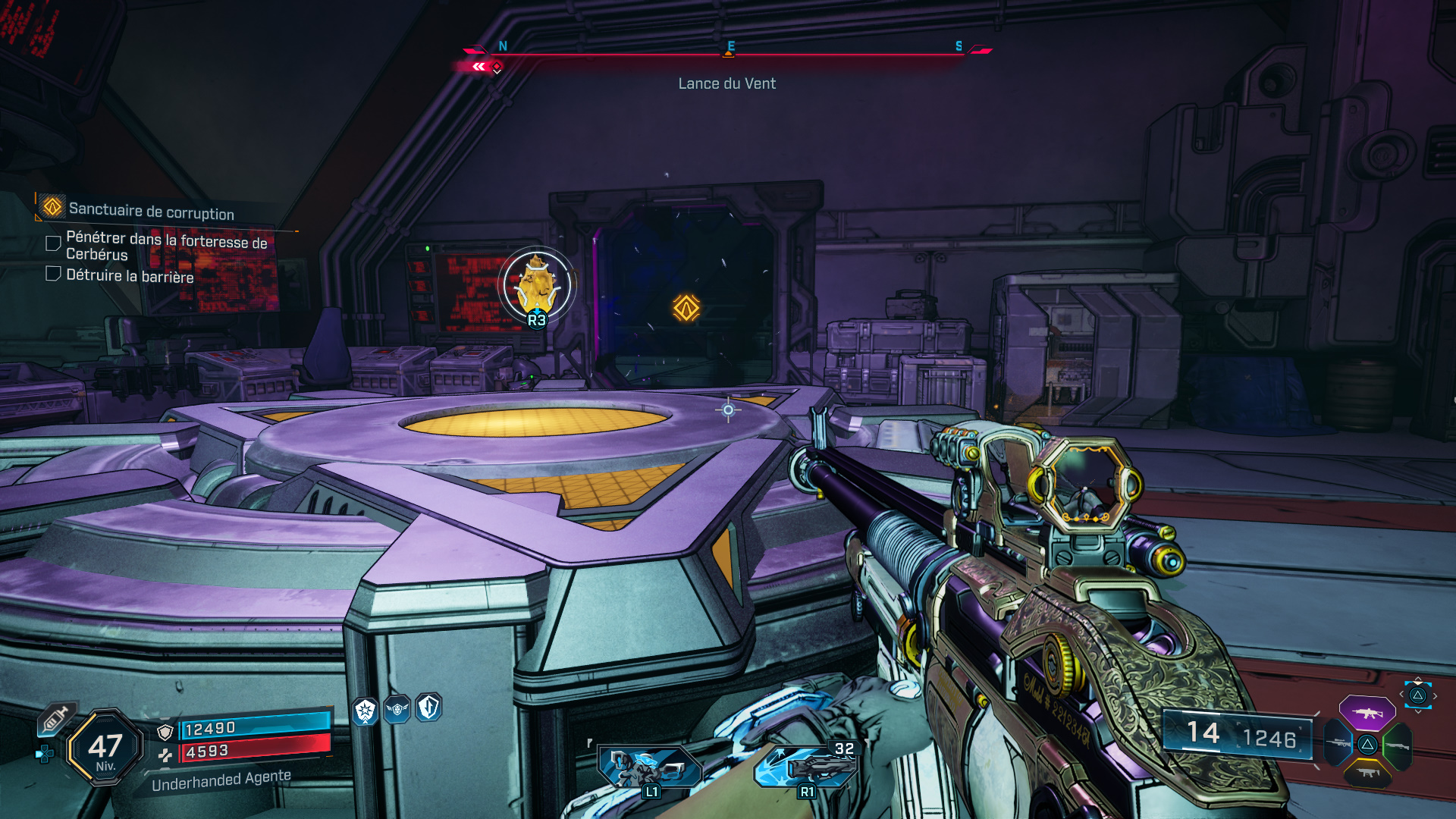Activate the action skill icon
The height and width of the screenshot is (819, 1456).
[649, 767]
